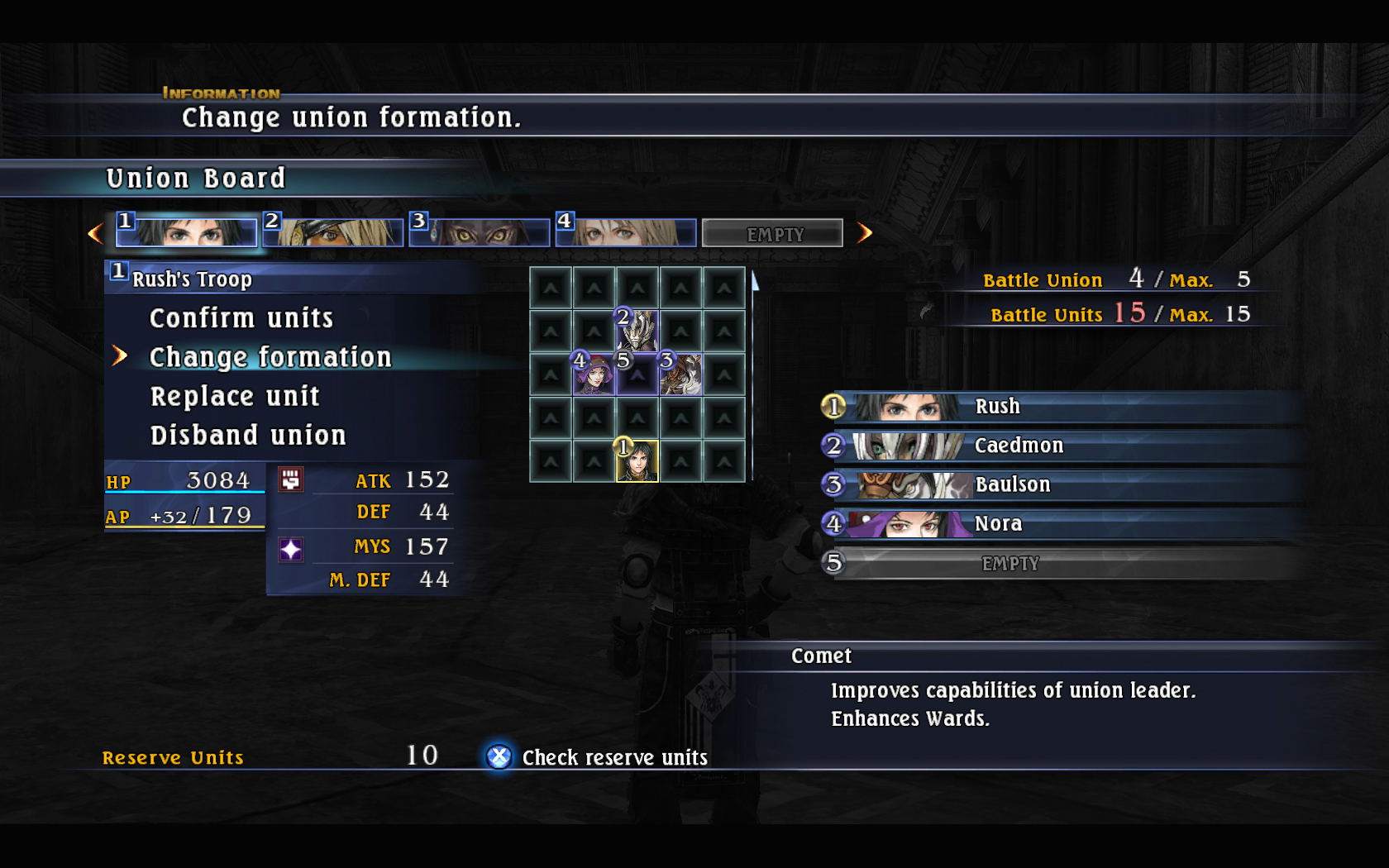Image resolution: width=1389 pixels, height=868 pixels.
Task: Click the right orange arrow on union bar
Action: pos(865,233)
